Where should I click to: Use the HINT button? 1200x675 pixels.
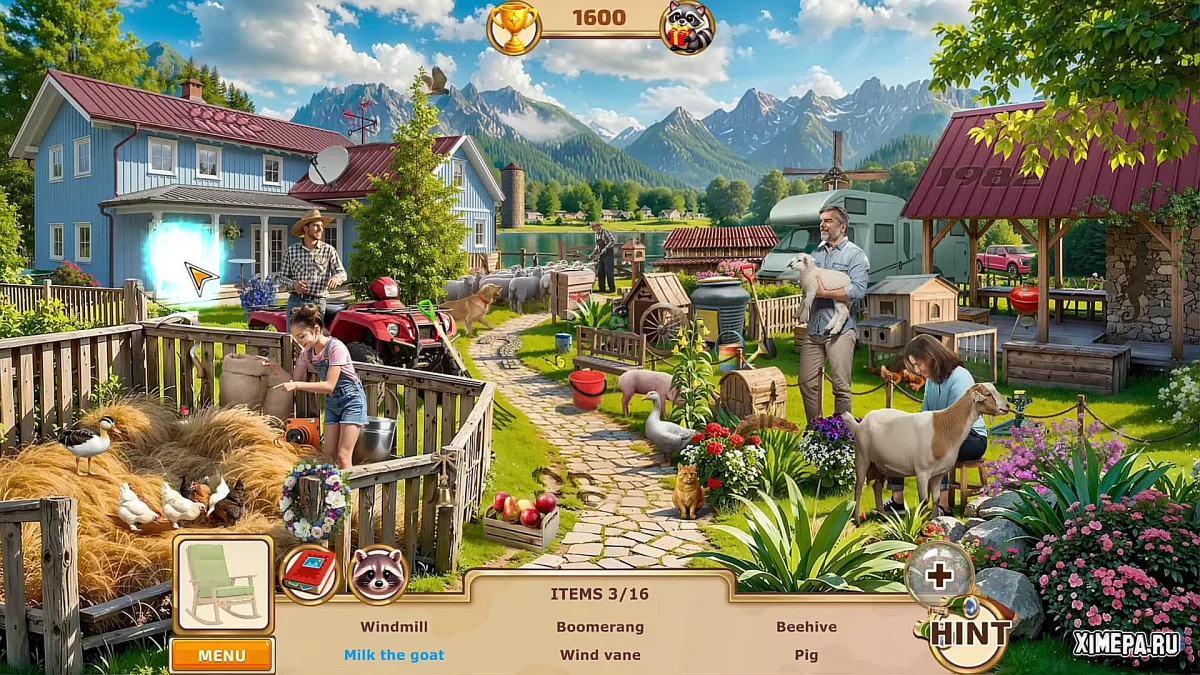click(969, 632)
